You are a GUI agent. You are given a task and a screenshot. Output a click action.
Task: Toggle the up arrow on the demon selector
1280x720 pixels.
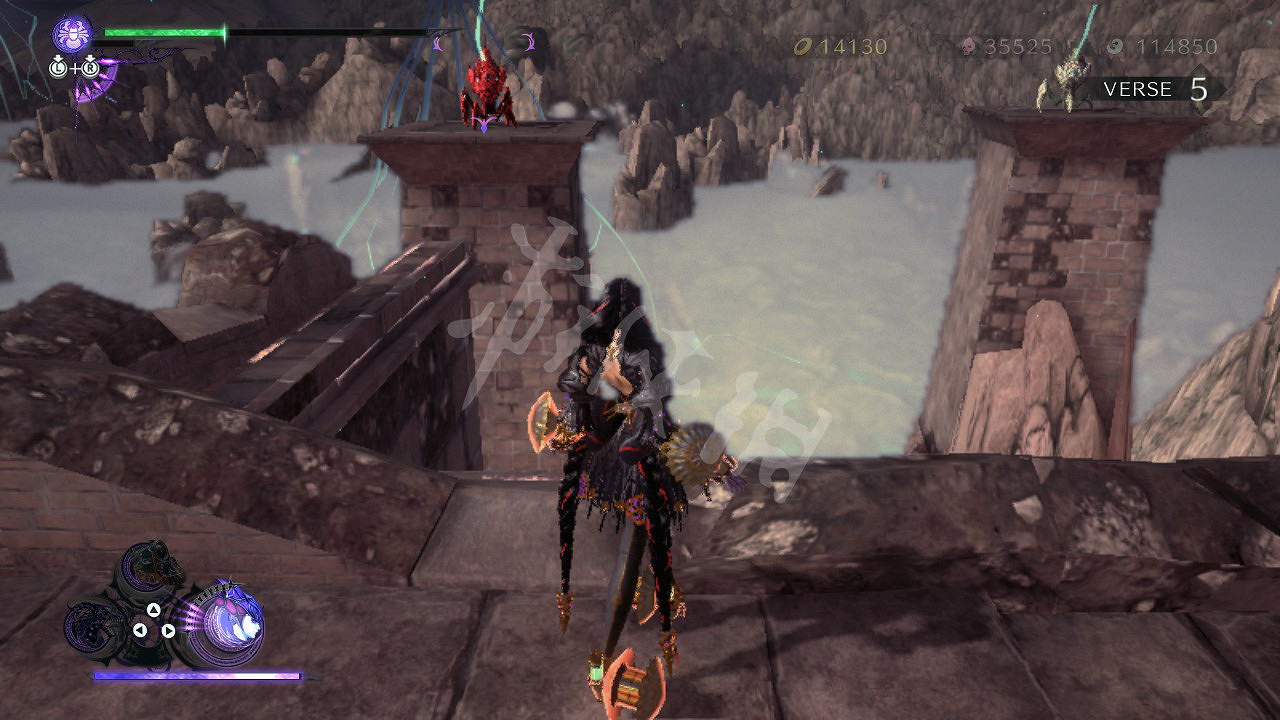click(153, 611)
